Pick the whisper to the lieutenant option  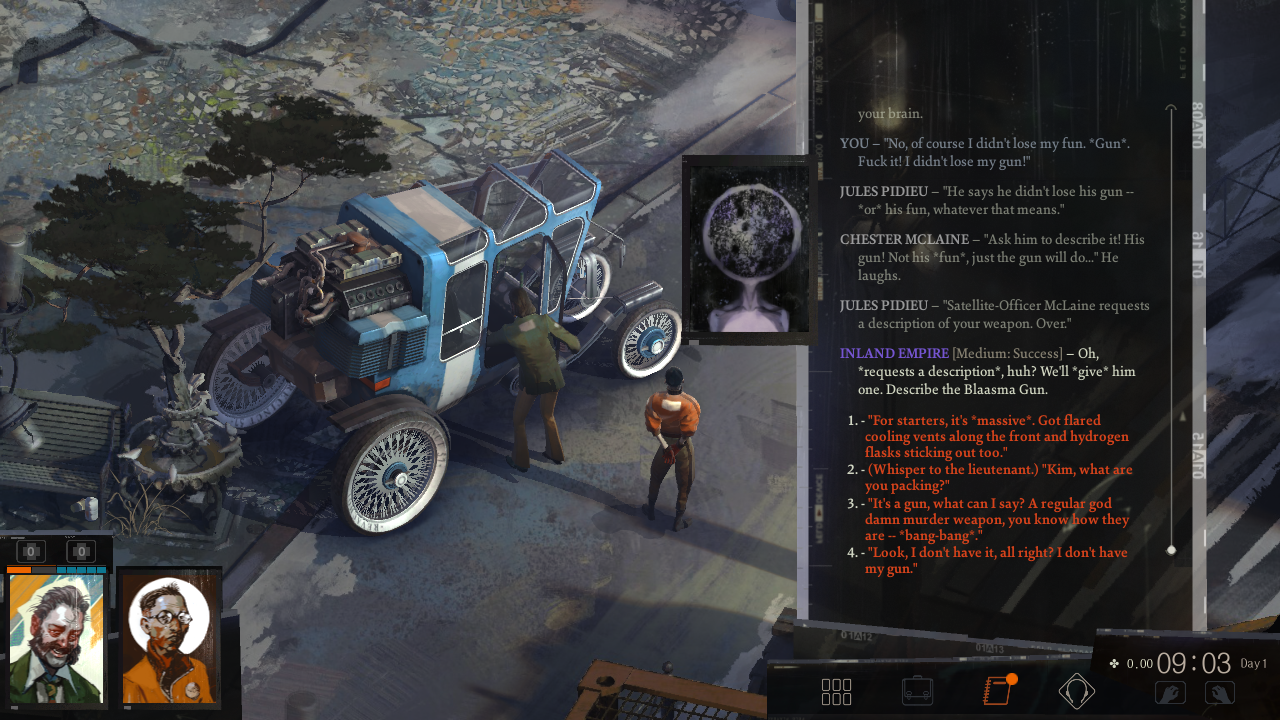point(998,477)
